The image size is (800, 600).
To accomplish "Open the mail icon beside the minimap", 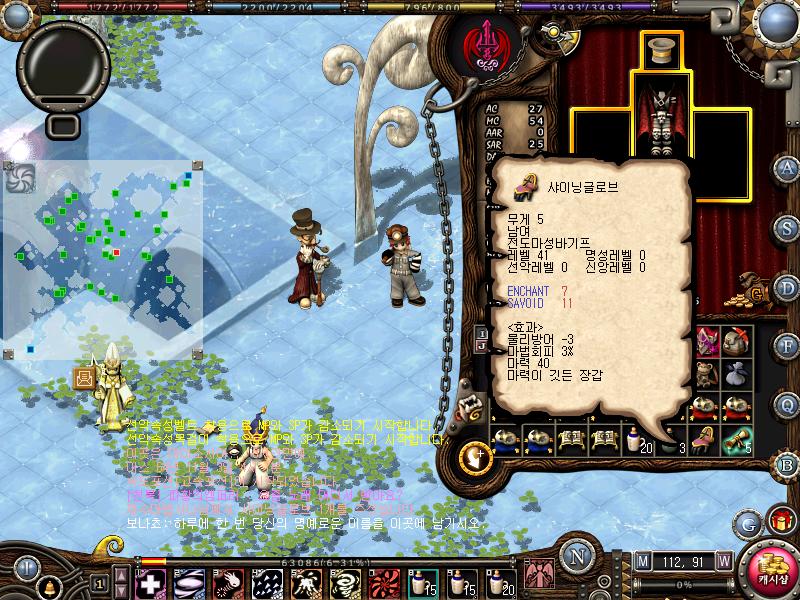I will tap(84, 378).
